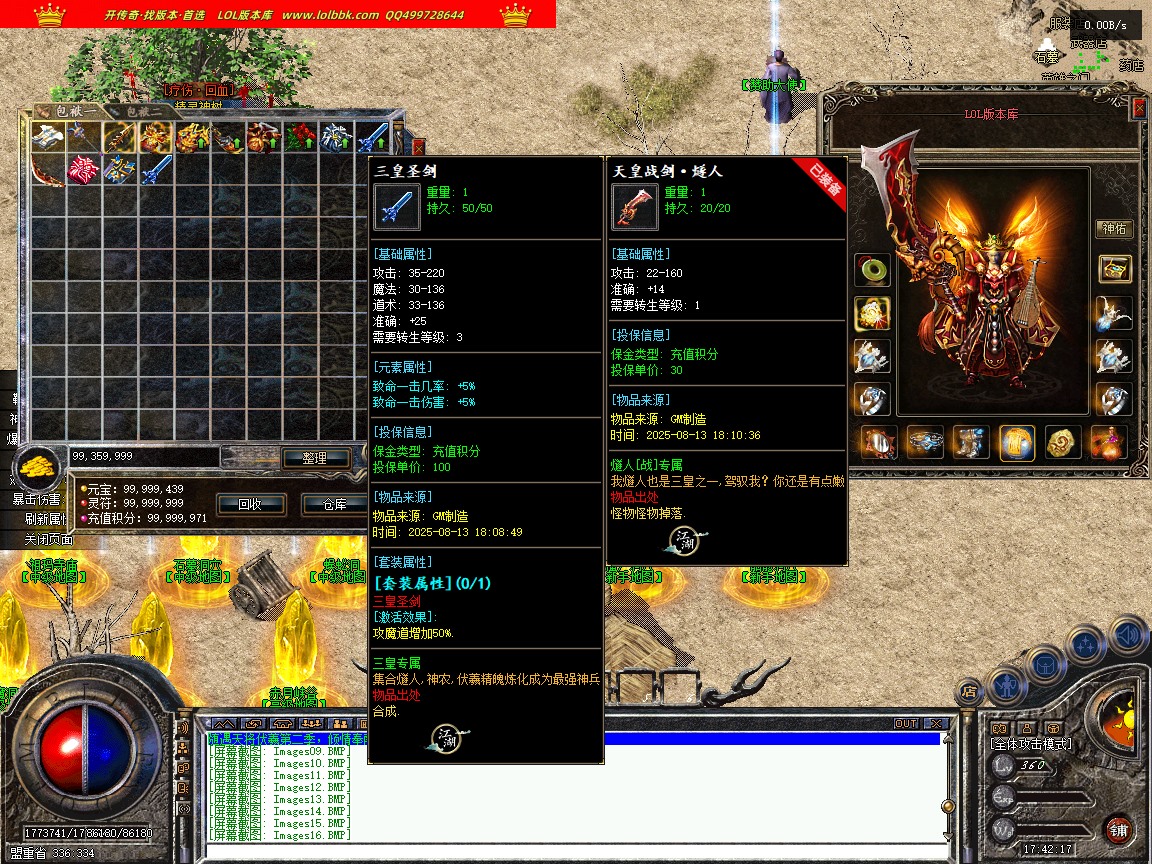Open the 店 shop button
This screenshot has height=864, width=1152.
coord(968,690)
